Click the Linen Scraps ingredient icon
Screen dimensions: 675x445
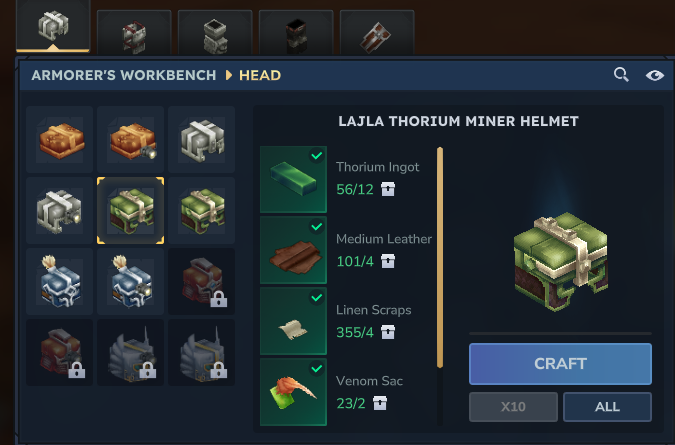pos(293,321)
